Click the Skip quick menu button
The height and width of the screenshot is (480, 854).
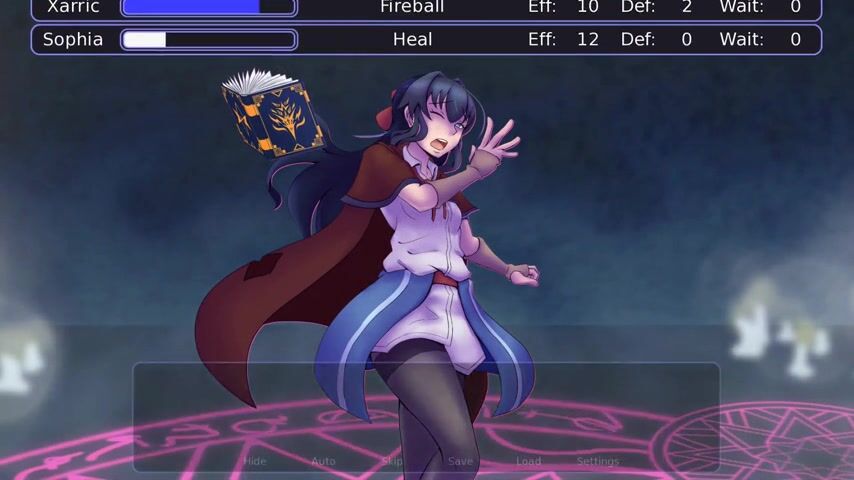tap(392, 461)
